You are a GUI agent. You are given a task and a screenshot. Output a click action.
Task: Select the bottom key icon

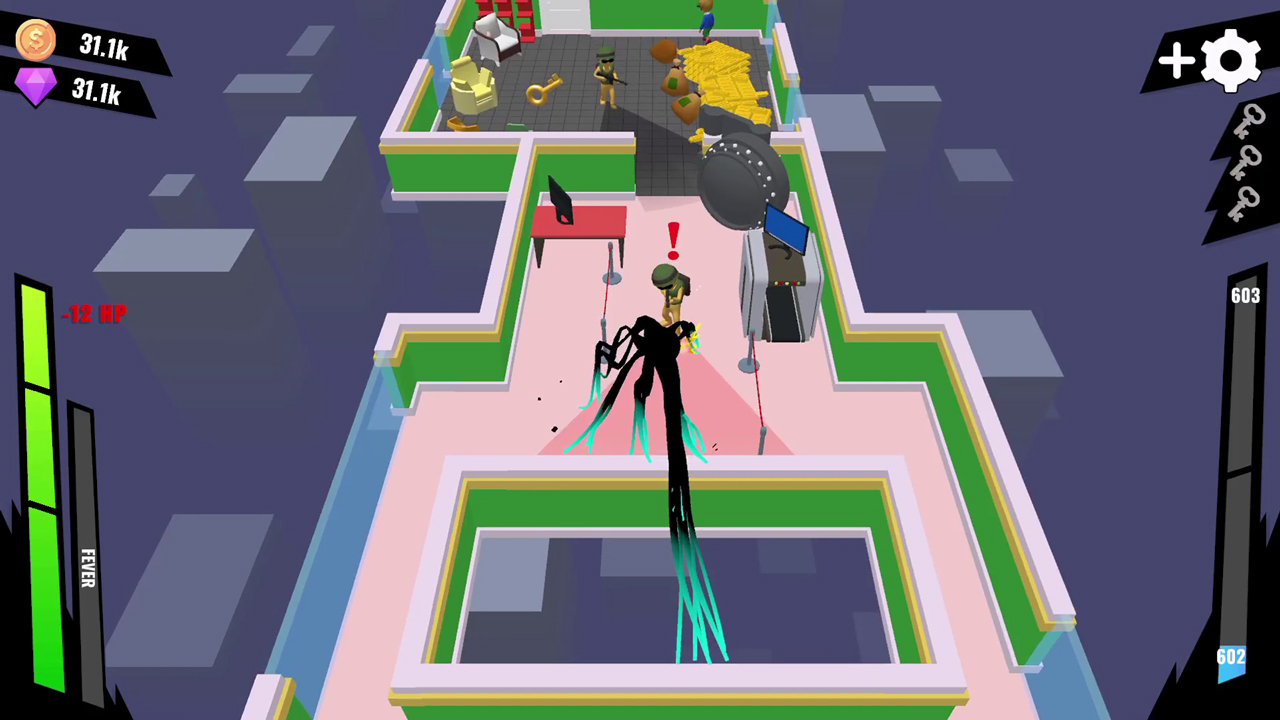[x=1241, y=202]
